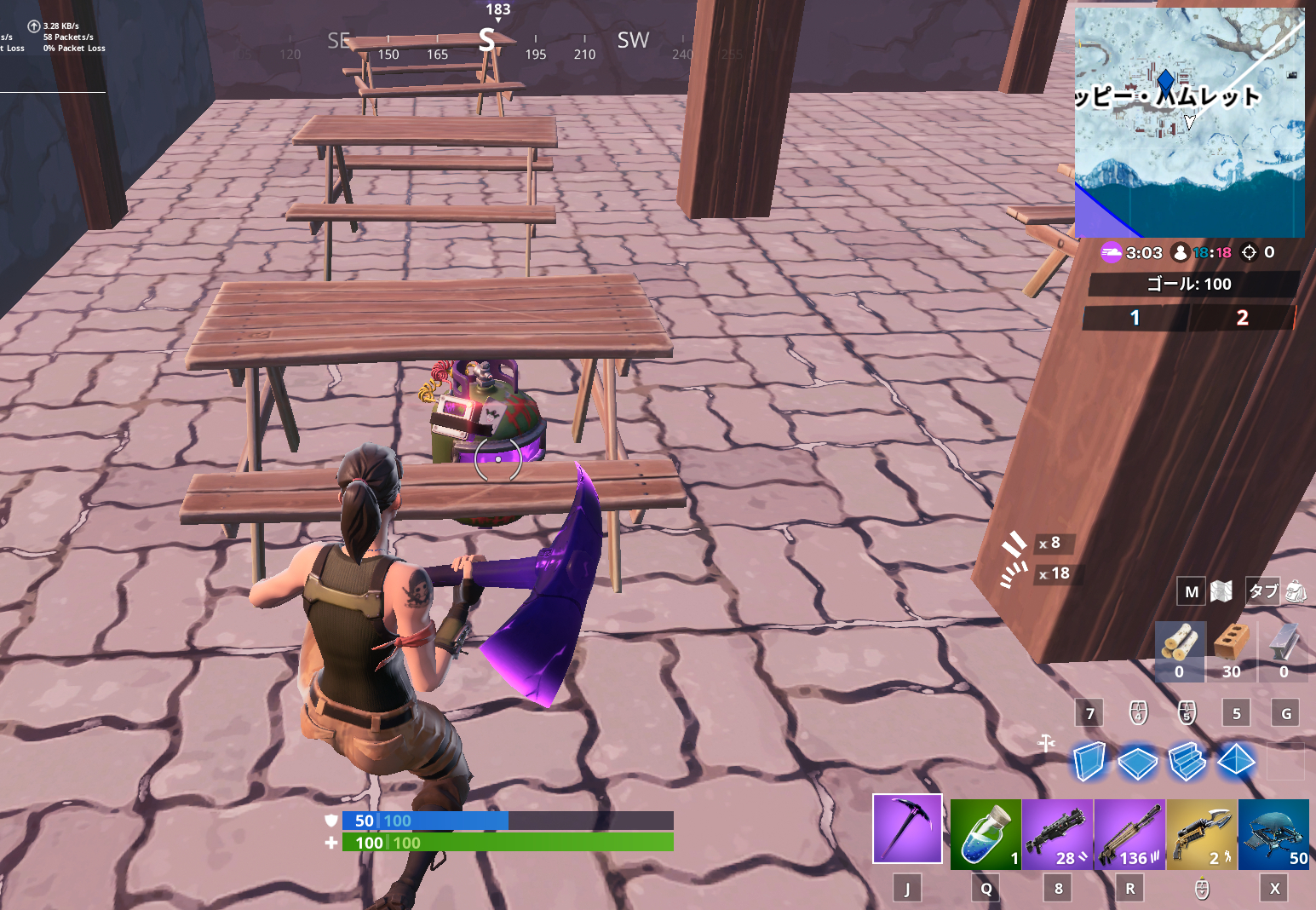Click the minimap showing ハムレット
1316x910 pixels.
pos(1190,119)
